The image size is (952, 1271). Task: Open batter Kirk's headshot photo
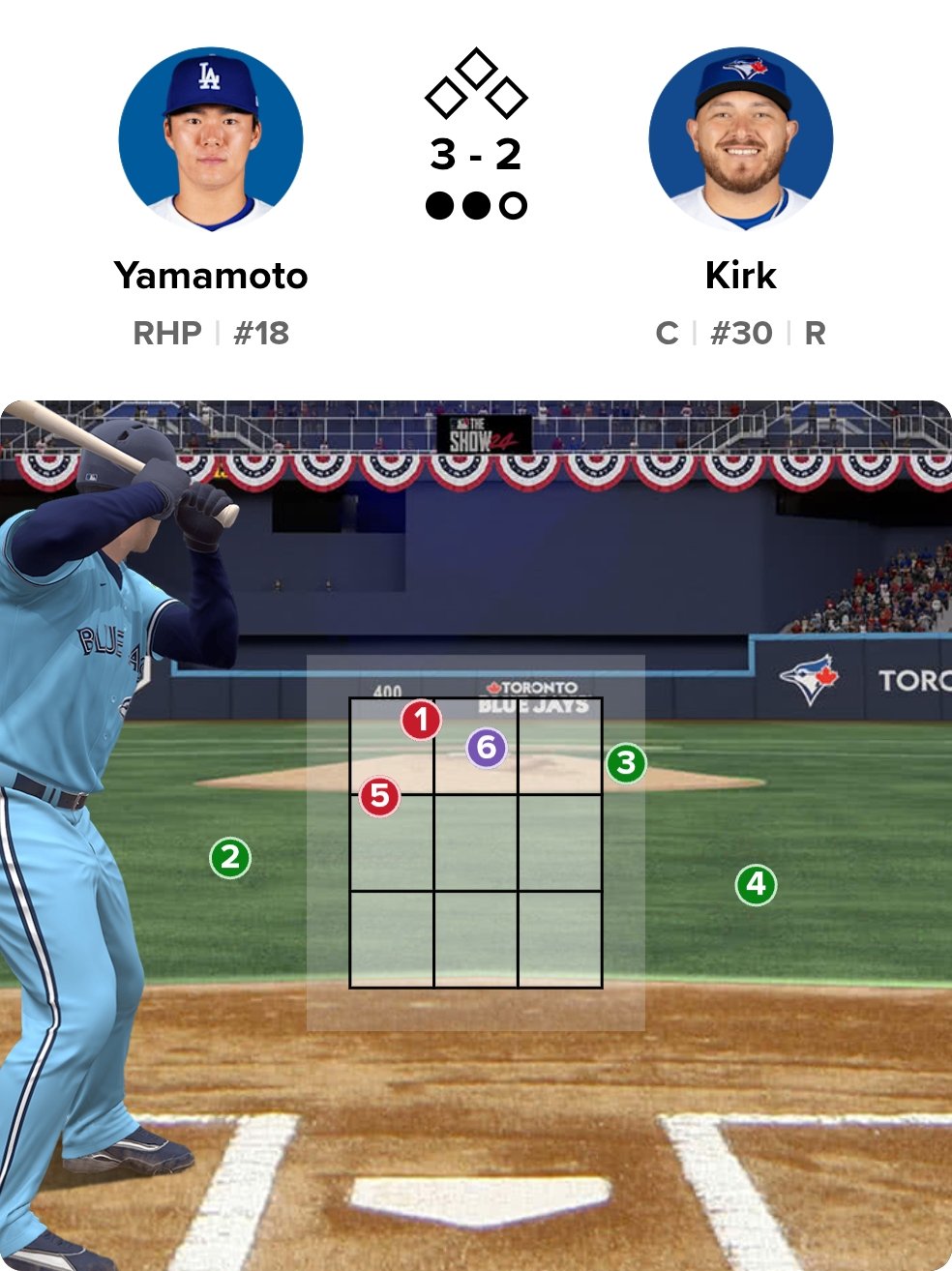(741, 139)
